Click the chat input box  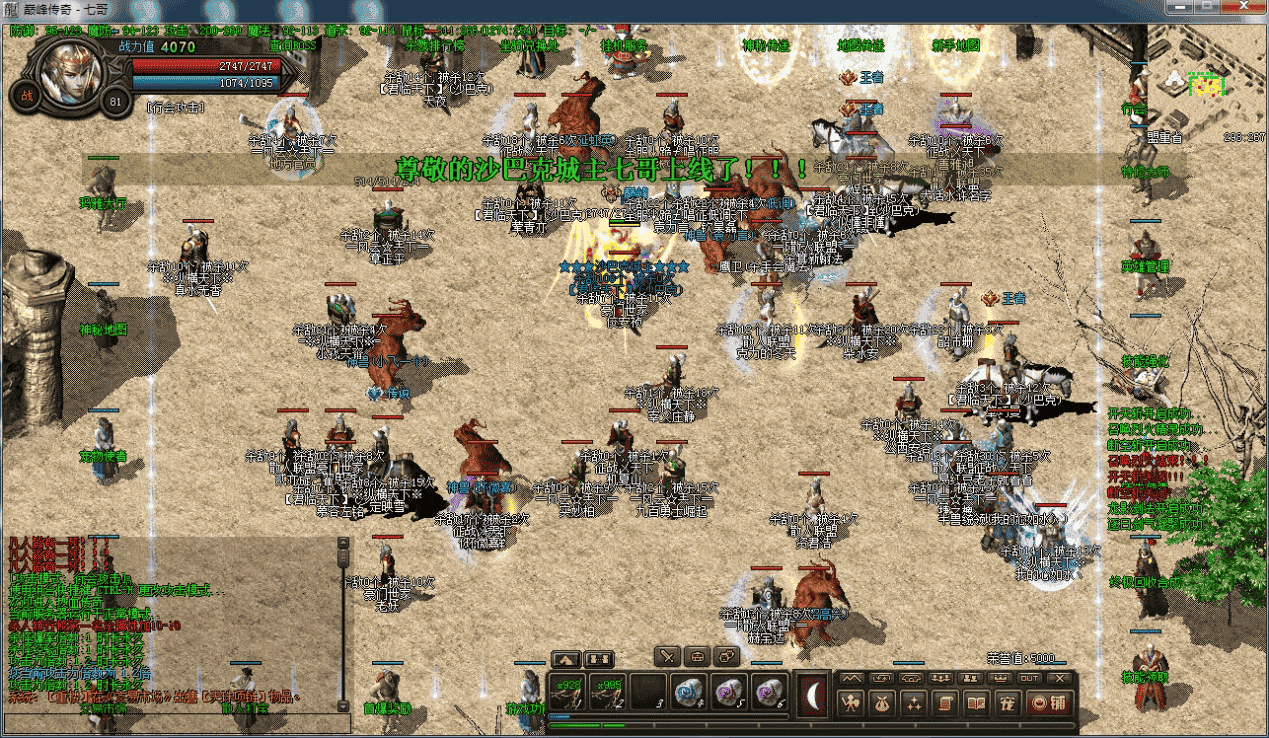tap(170, 723)
